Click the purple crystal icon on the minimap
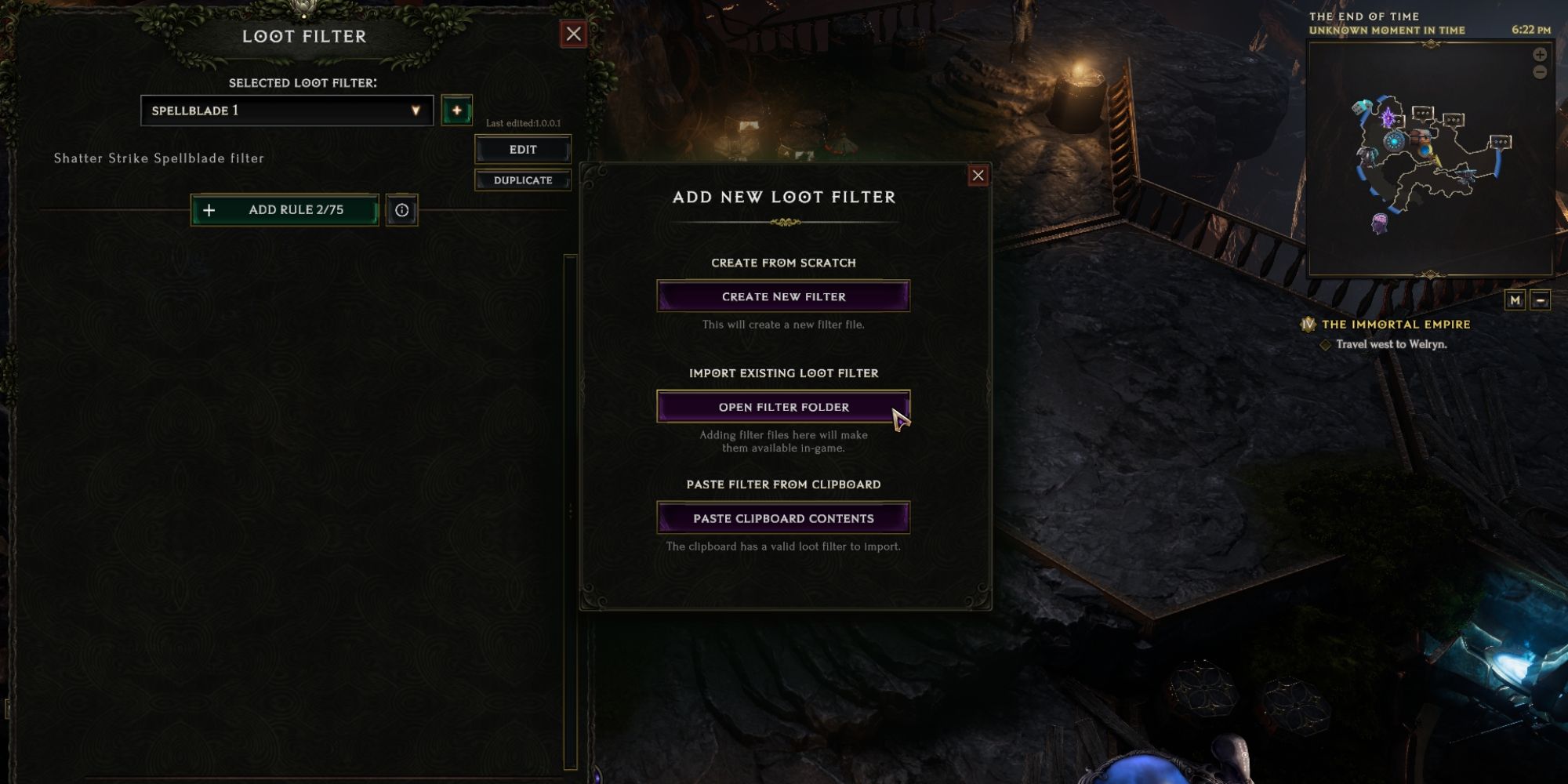 tap(1388, 117)
